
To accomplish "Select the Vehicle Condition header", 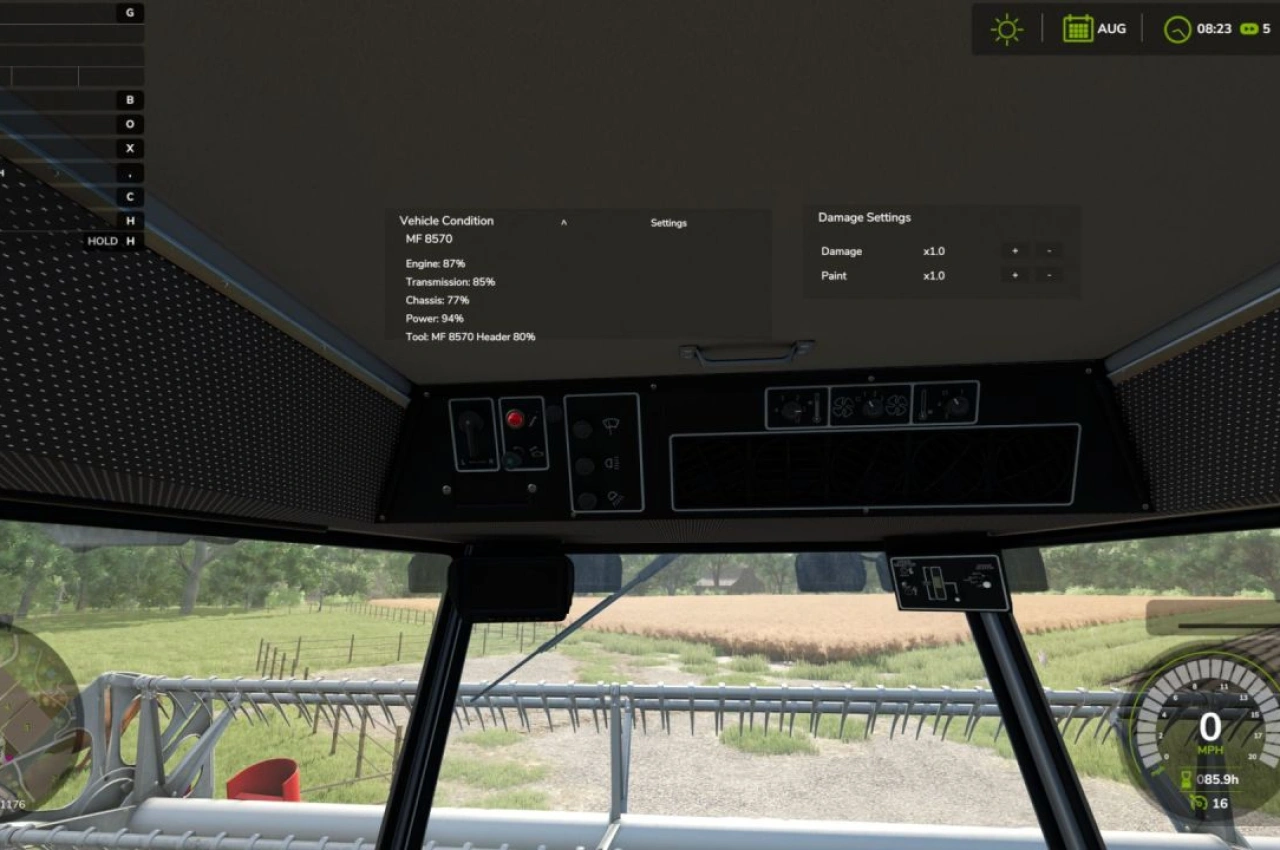I will click(446, 220).
